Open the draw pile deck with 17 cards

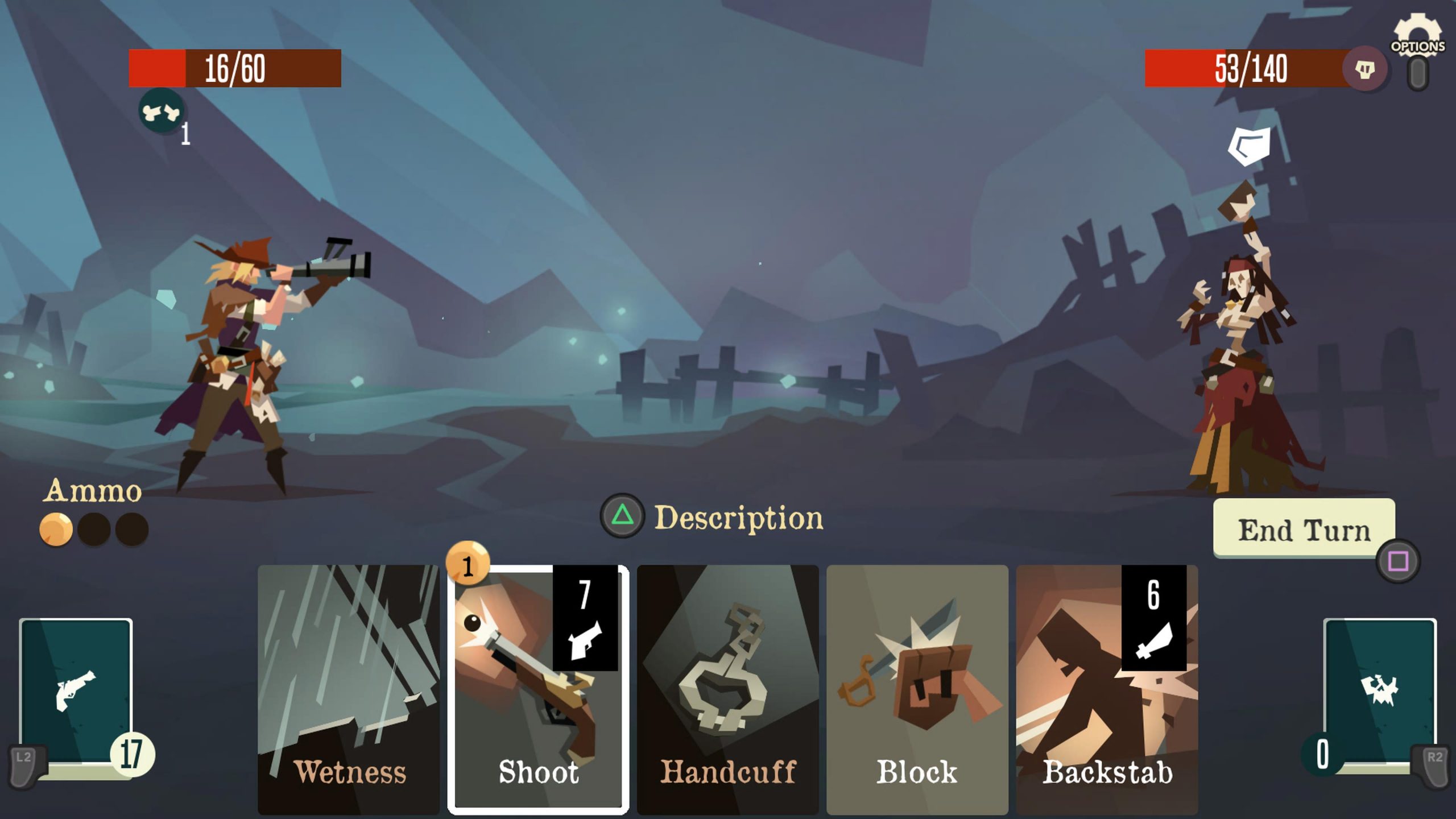point(76,693)
